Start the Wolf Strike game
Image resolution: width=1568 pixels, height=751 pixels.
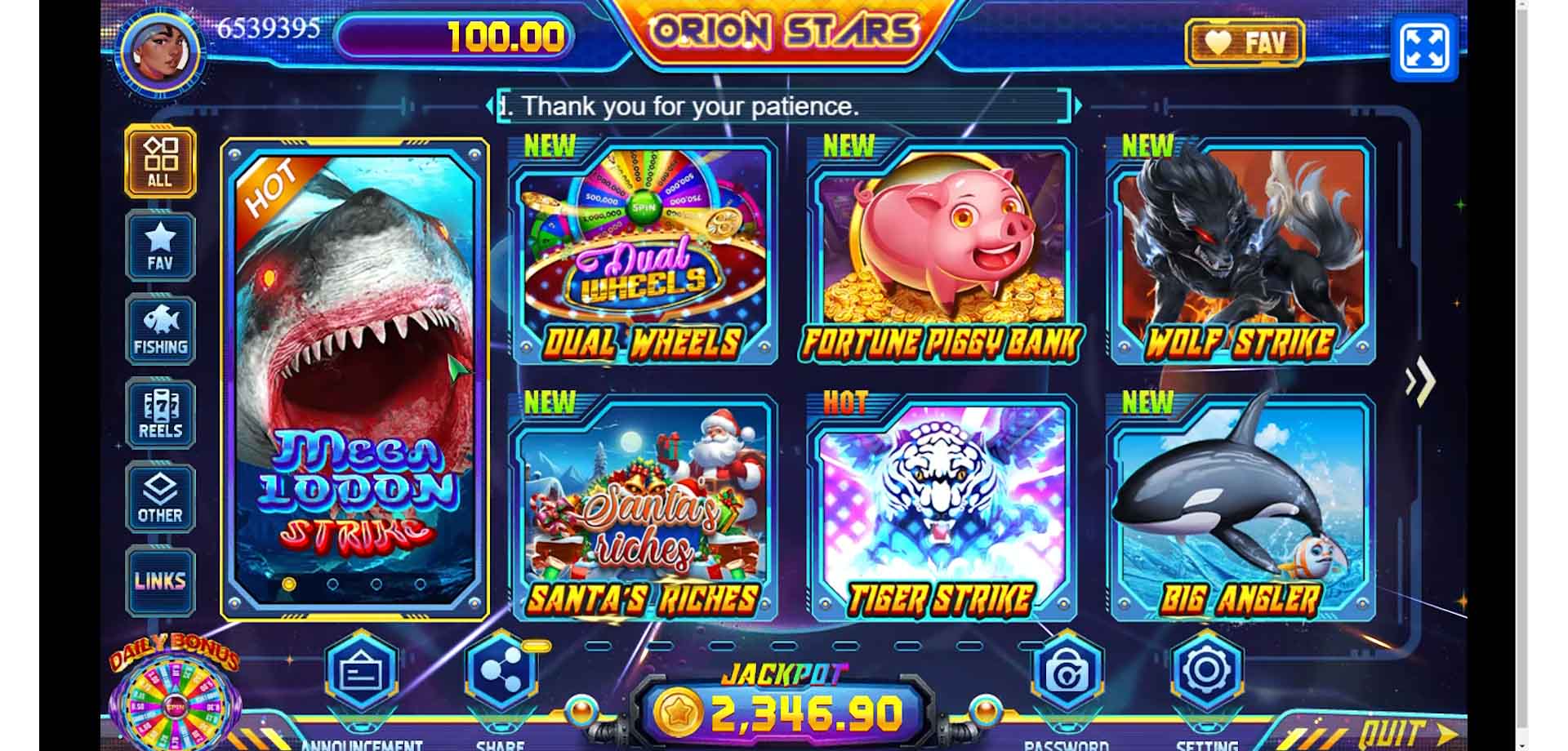[x=1241, y=253]
